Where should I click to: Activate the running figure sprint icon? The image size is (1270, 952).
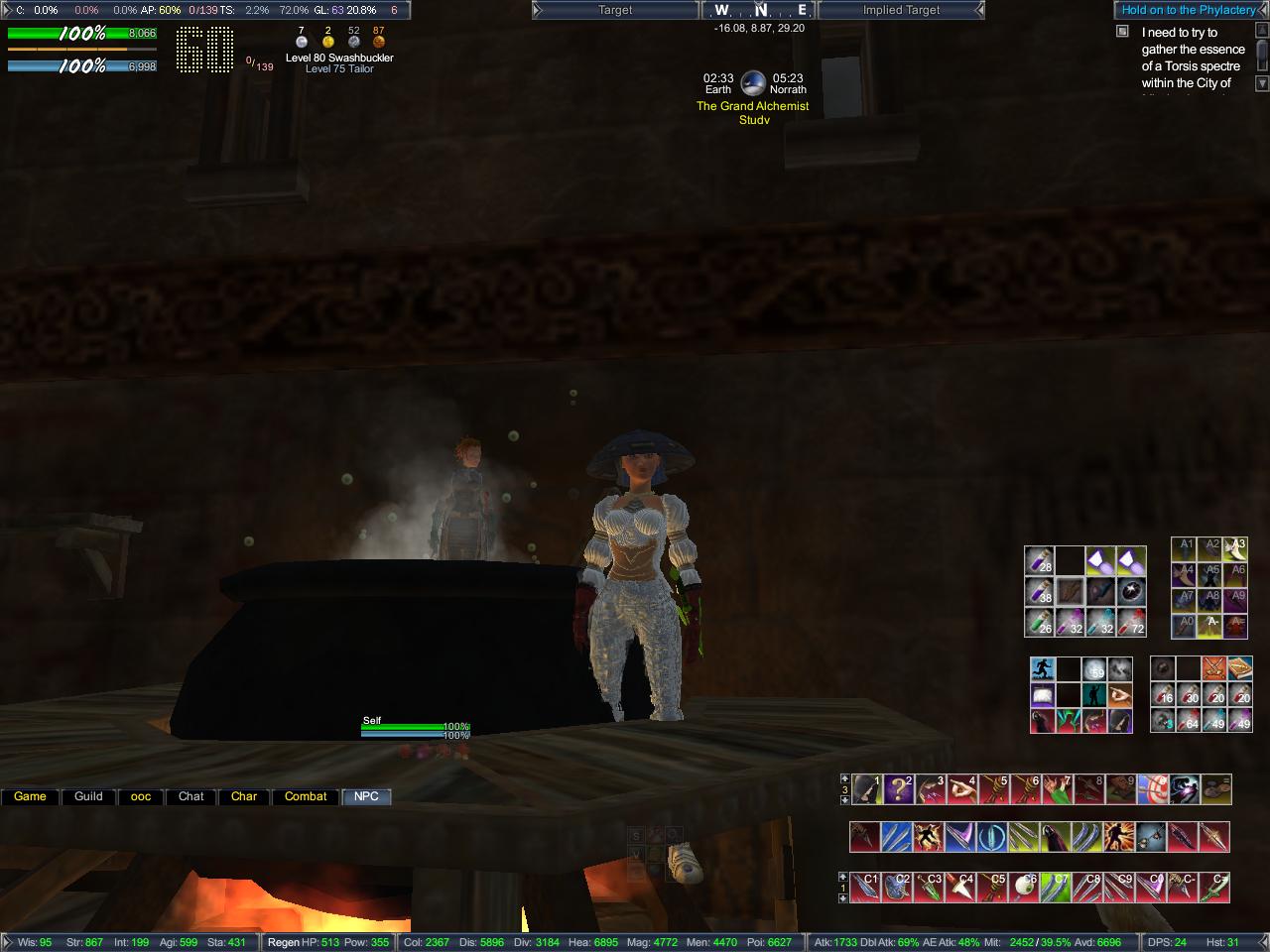(x=1042, y=669)
